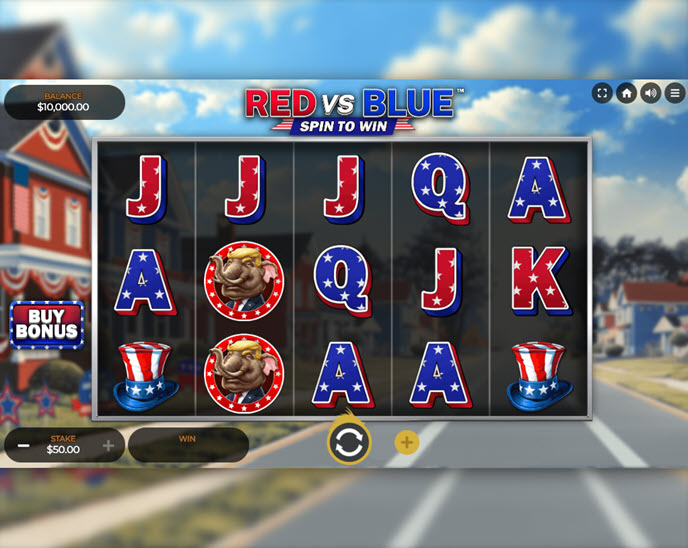Decrease the stake with the minus button
Screen dimensions: 688x548
(22, 445)
